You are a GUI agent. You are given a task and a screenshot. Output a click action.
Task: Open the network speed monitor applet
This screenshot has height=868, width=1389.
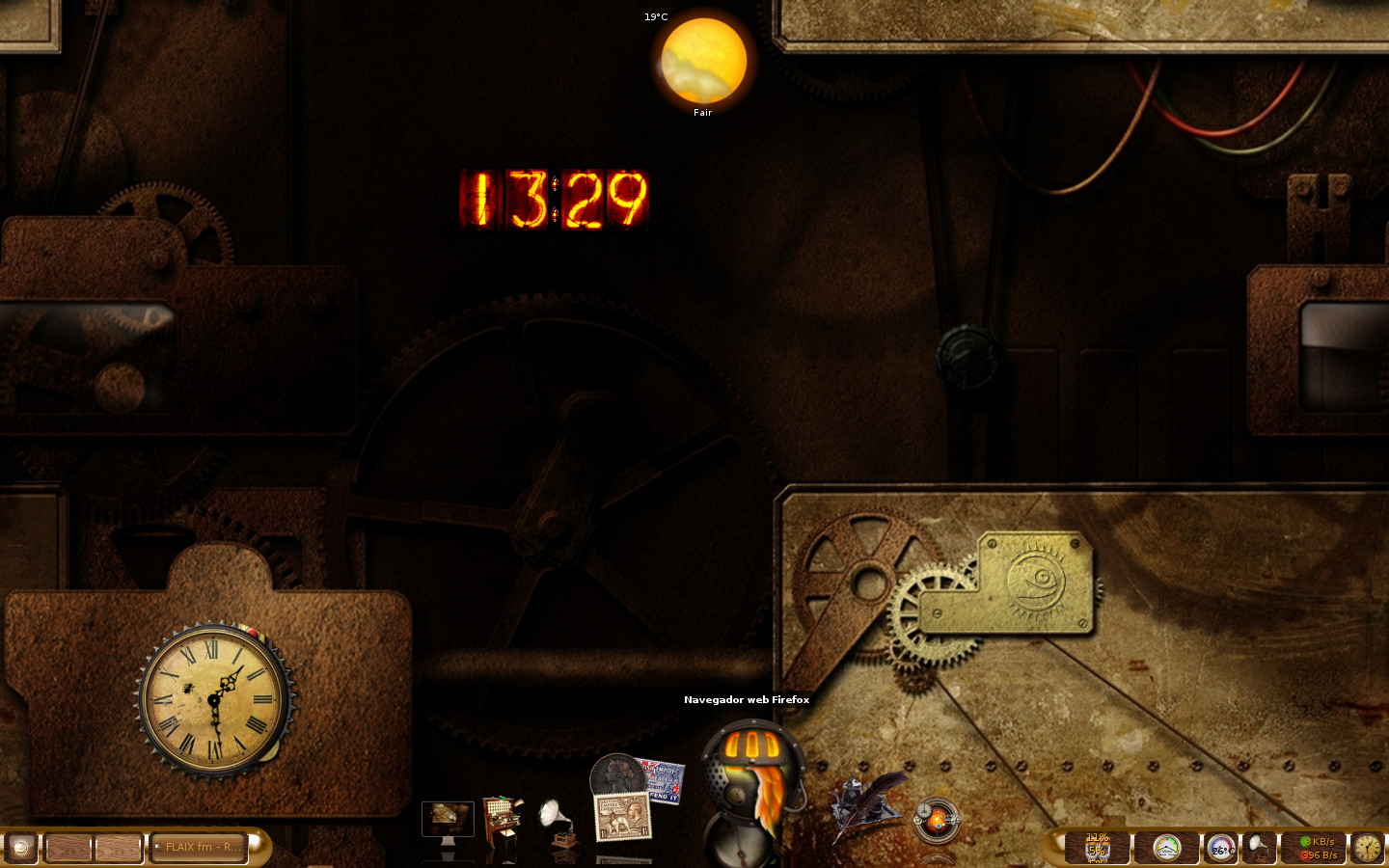(x=1317, y=848)
